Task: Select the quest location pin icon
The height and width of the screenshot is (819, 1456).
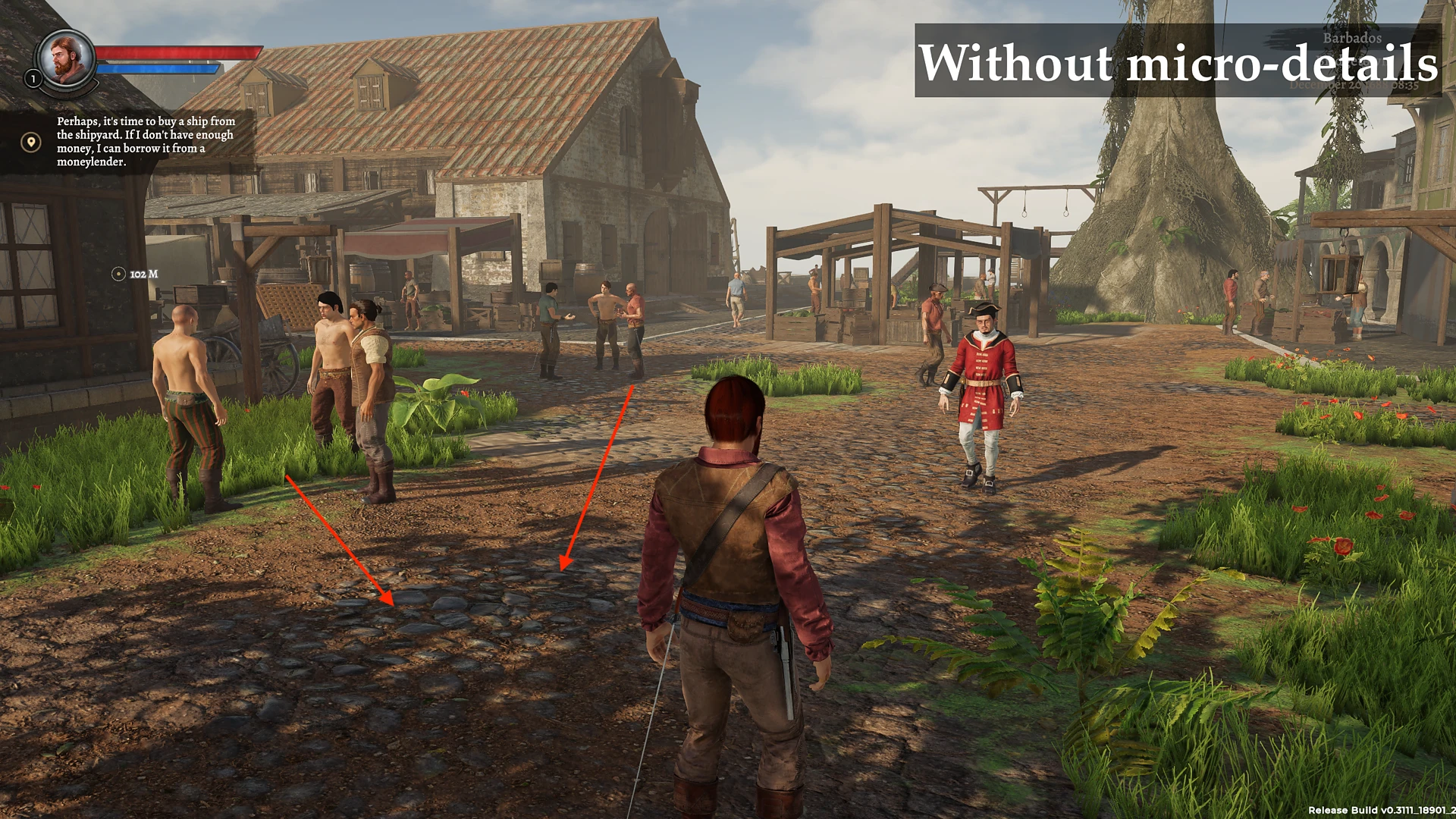Action: click(30, 140)
